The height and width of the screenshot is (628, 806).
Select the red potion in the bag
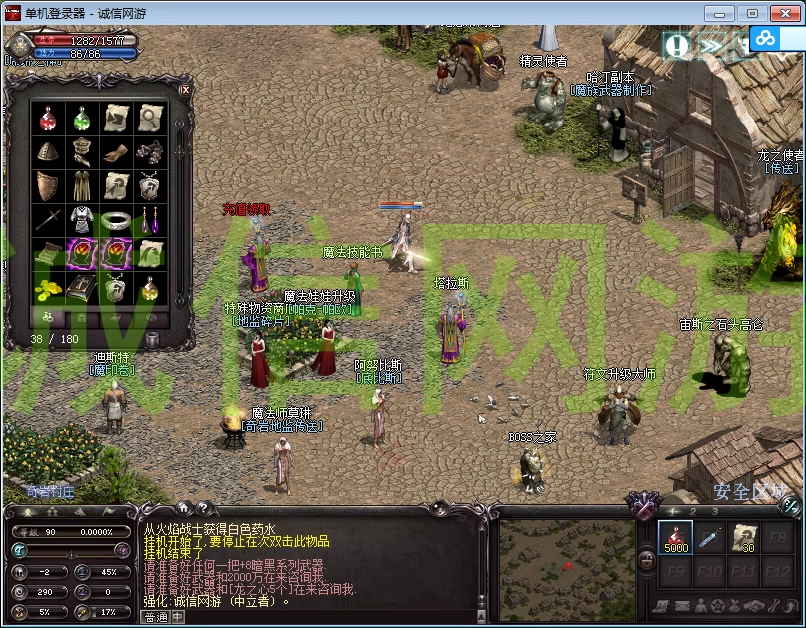coord(48,118)
